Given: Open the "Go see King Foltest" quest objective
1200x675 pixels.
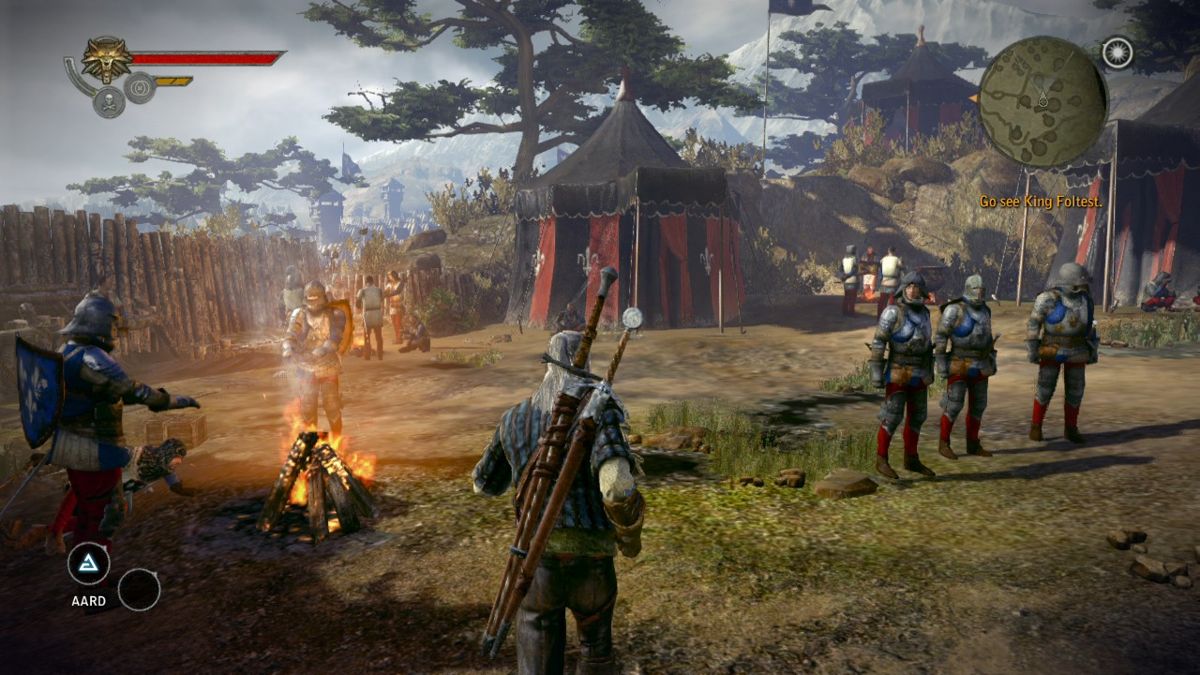Looking at the screenshot, I should (1038, 201).
